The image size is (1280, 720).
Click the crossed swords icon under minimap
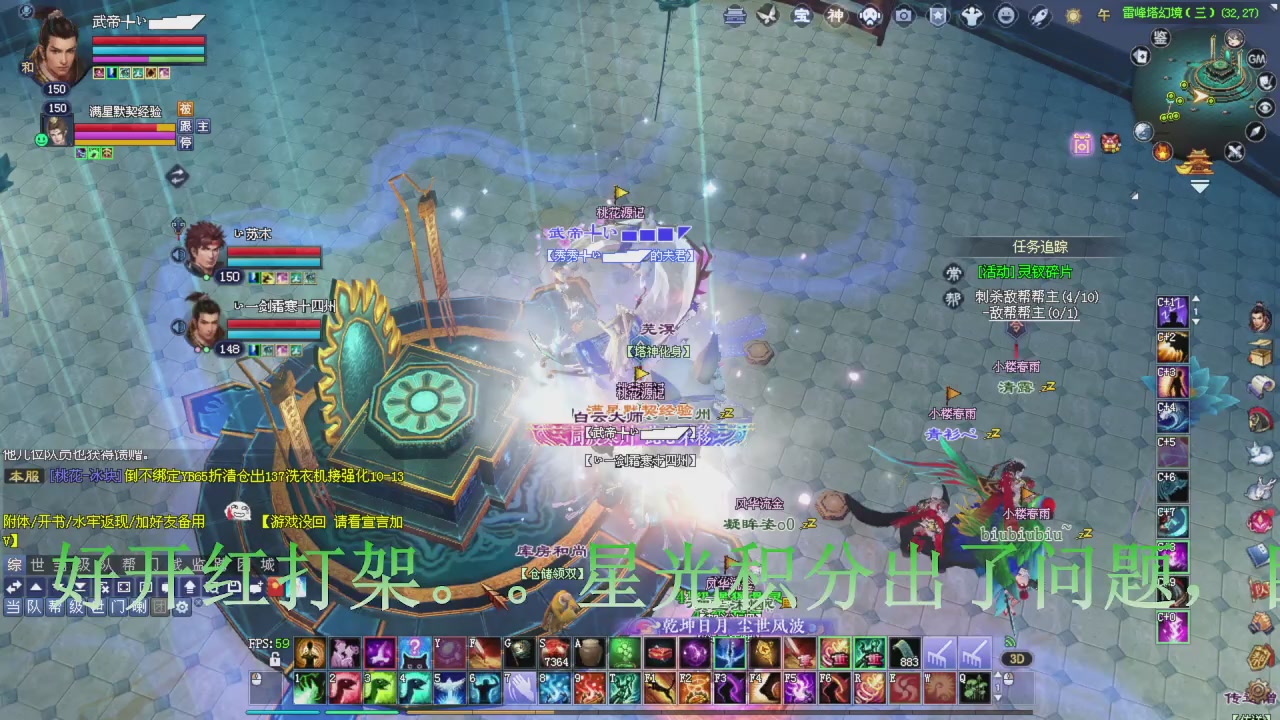[x=1233, y=151]
